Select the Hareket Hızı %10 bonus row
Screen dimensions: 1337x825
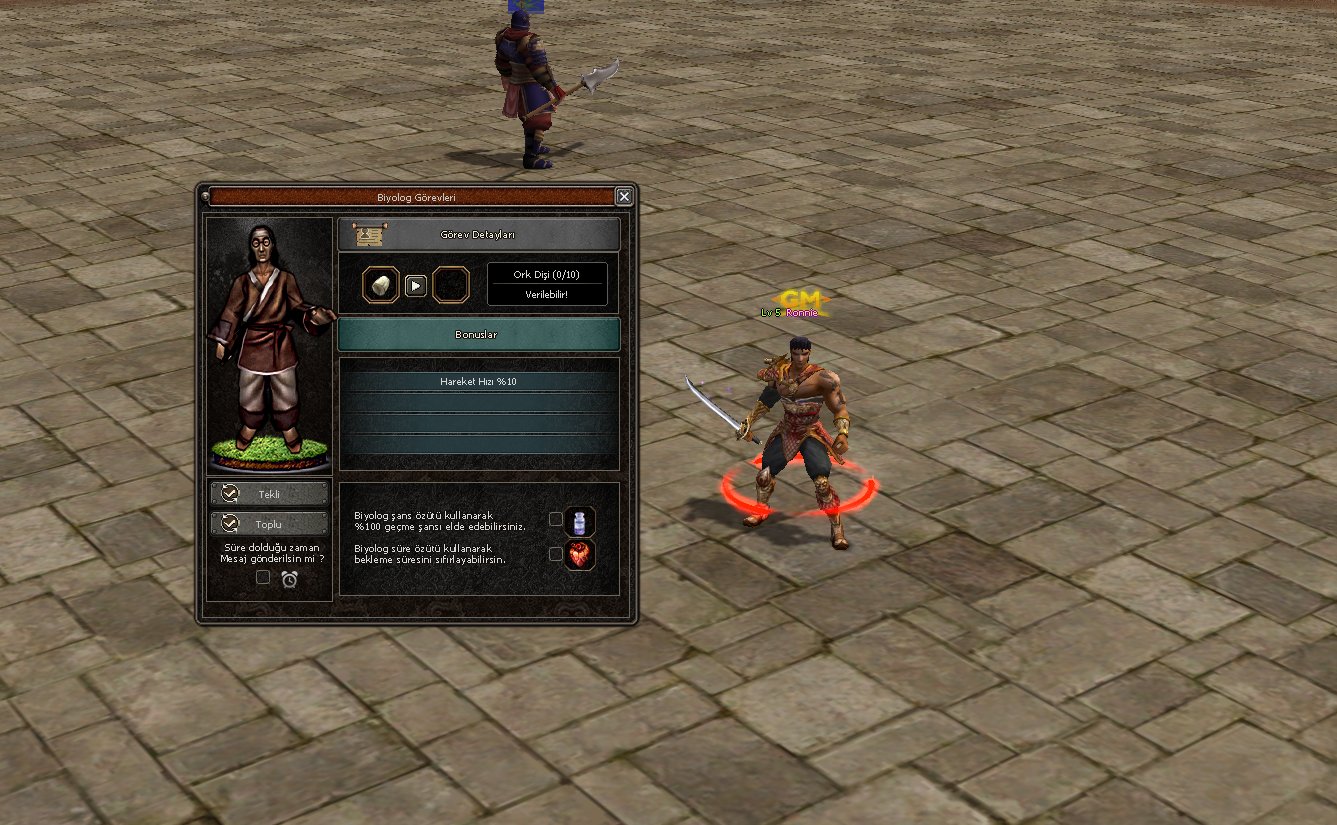click(x=478, y=382)
